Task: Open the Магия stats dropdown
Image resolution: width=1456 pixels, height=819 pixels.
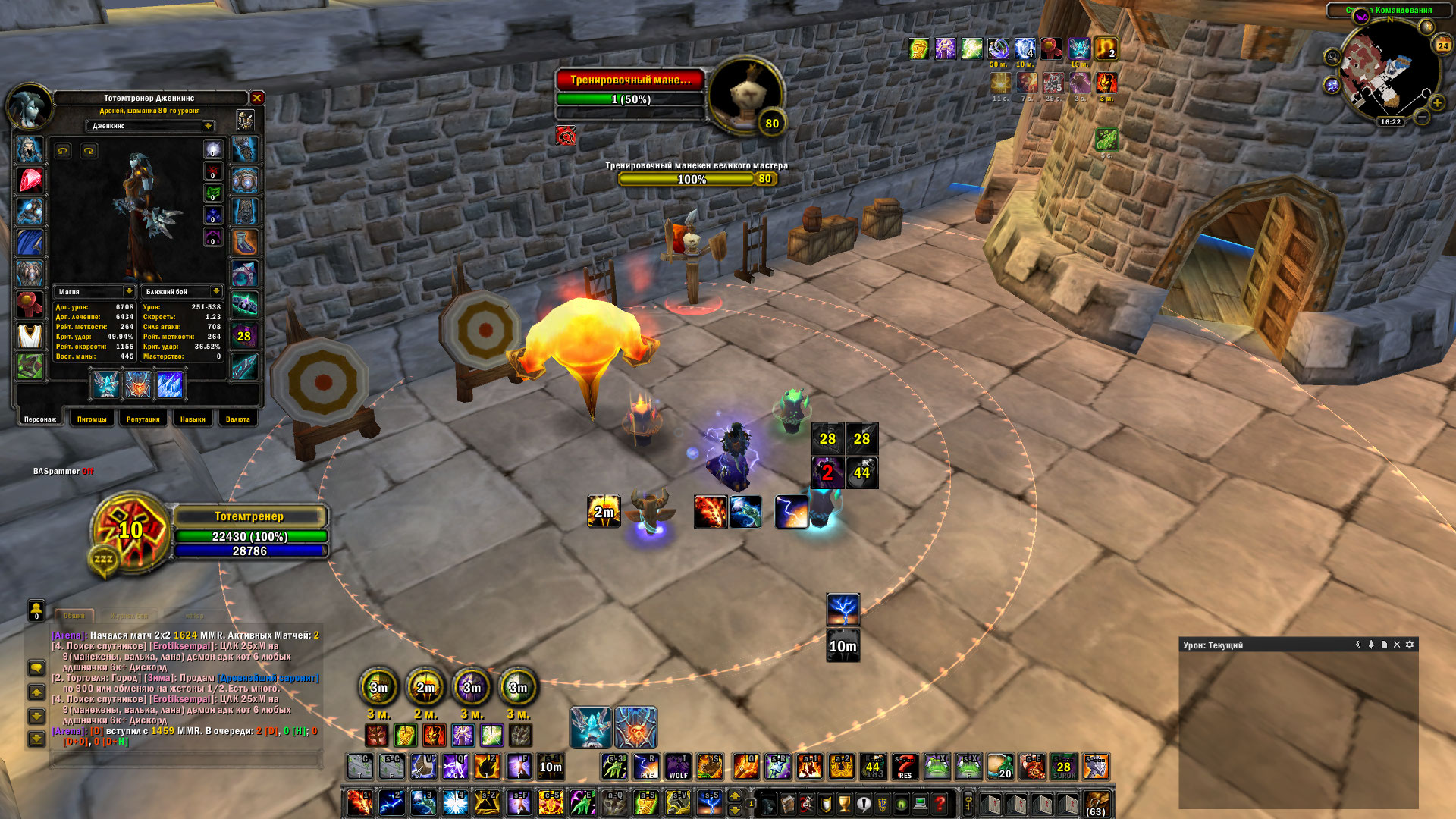Action: [129, 291]
